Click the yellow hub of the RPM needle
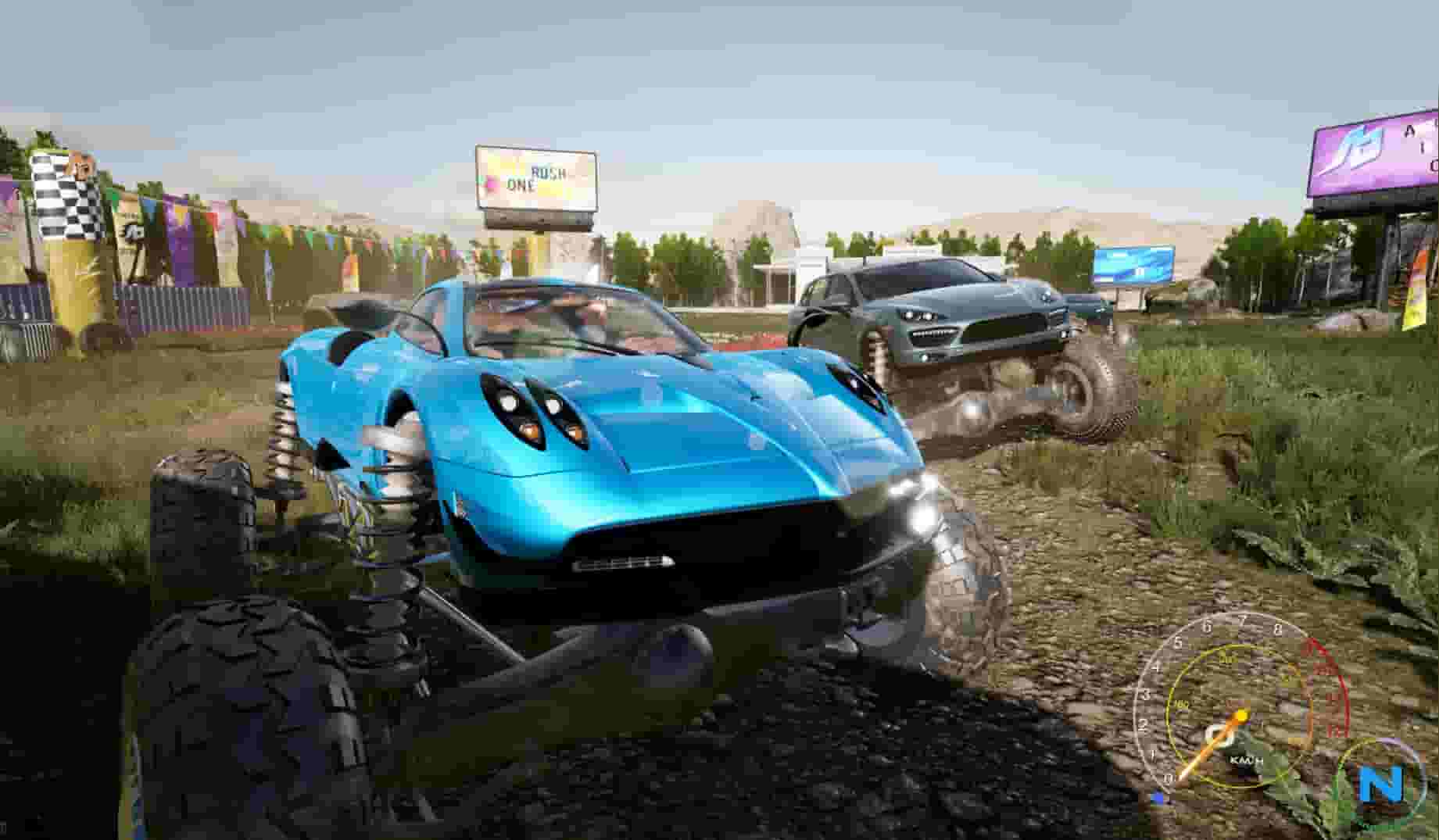 coord(1241,715)
